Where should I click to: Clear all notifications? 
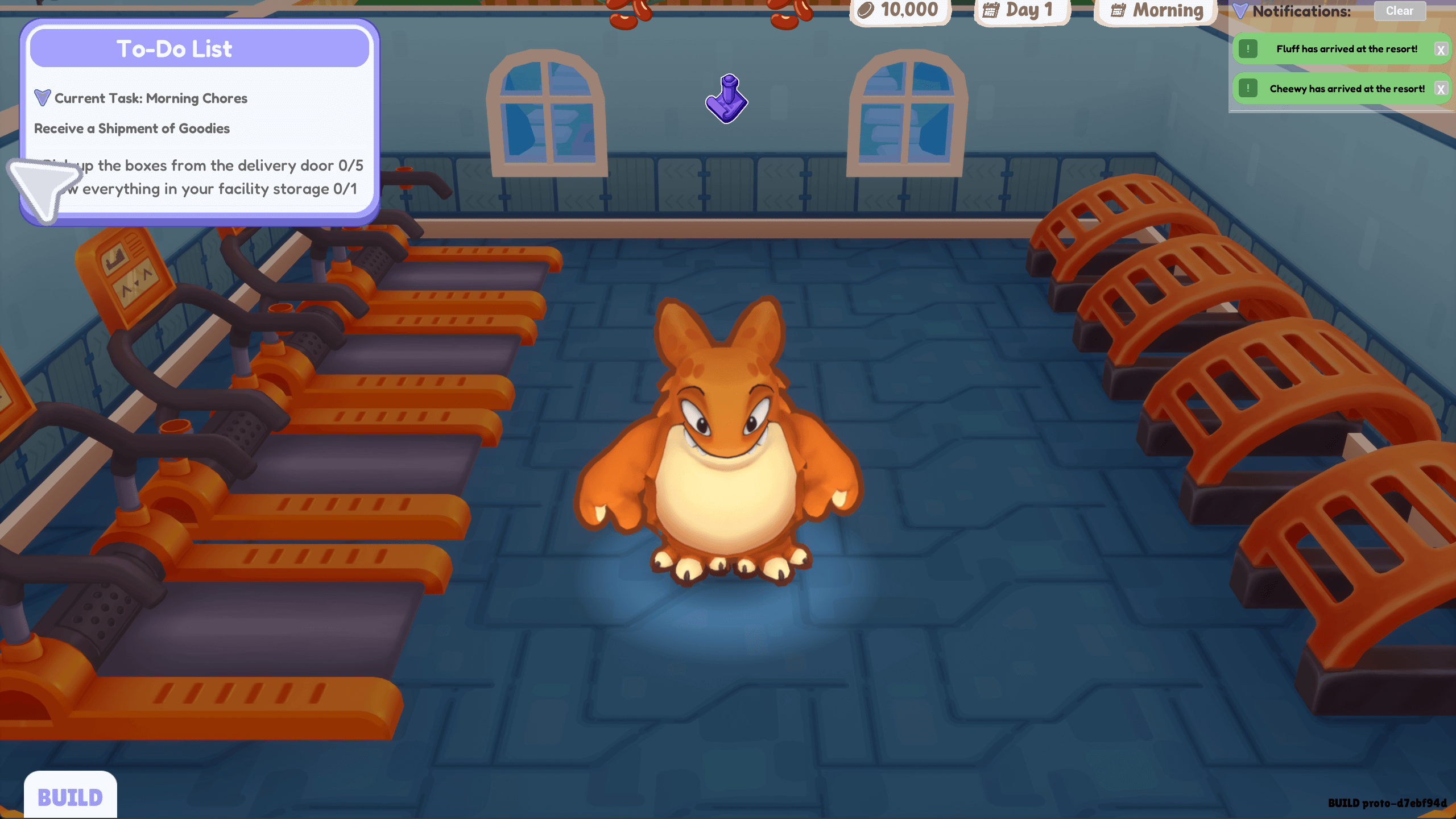click(1399, 11)
